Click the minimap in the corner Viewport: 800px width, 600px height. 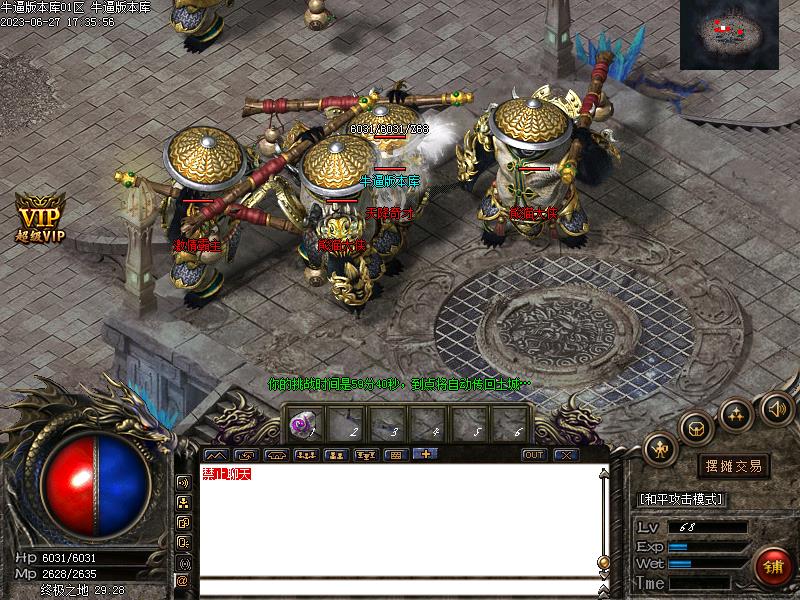pyautogui.click(x=728, y=34)
